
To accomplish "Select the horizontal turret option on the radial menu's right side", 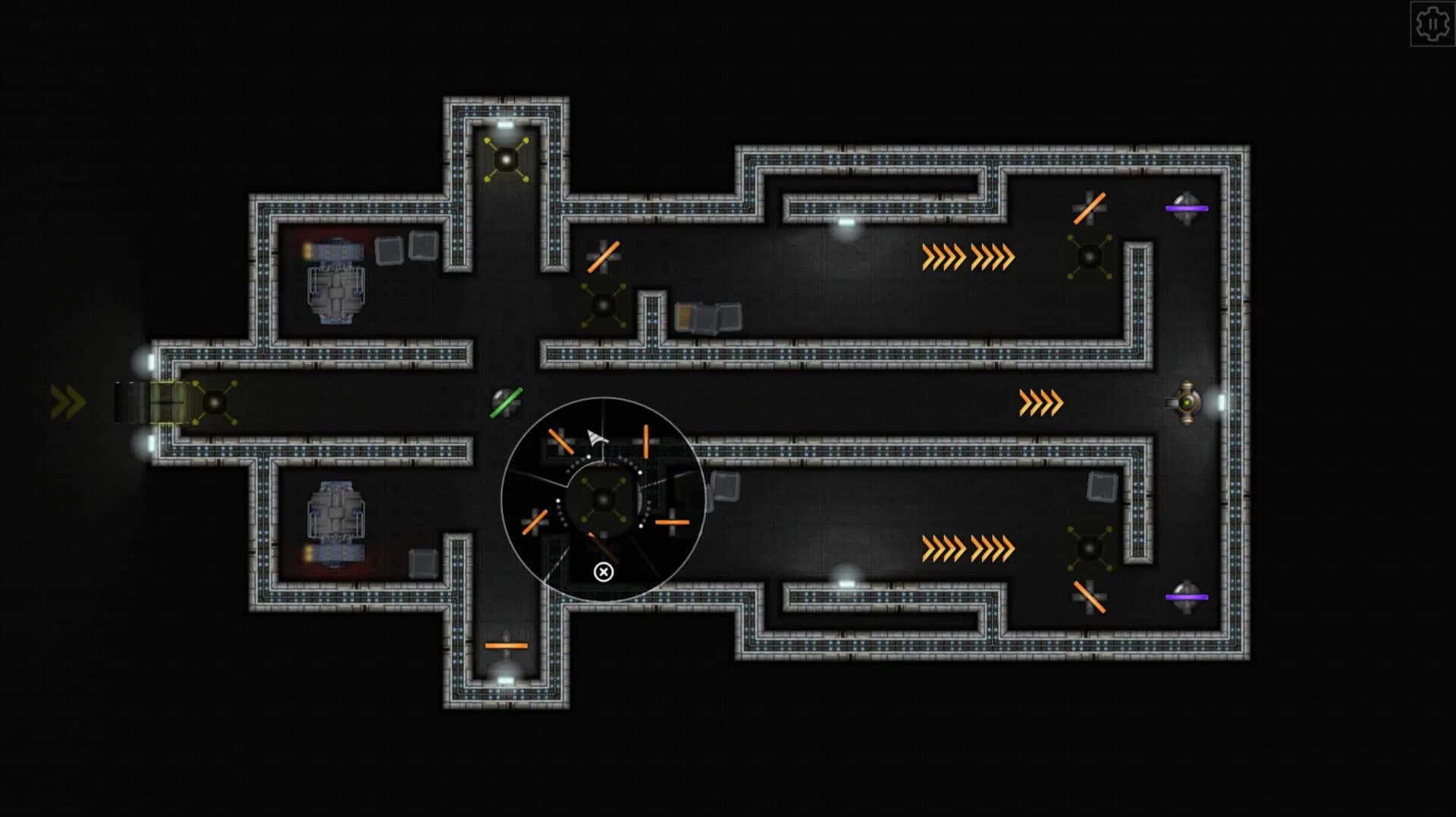I will [673, 523].
